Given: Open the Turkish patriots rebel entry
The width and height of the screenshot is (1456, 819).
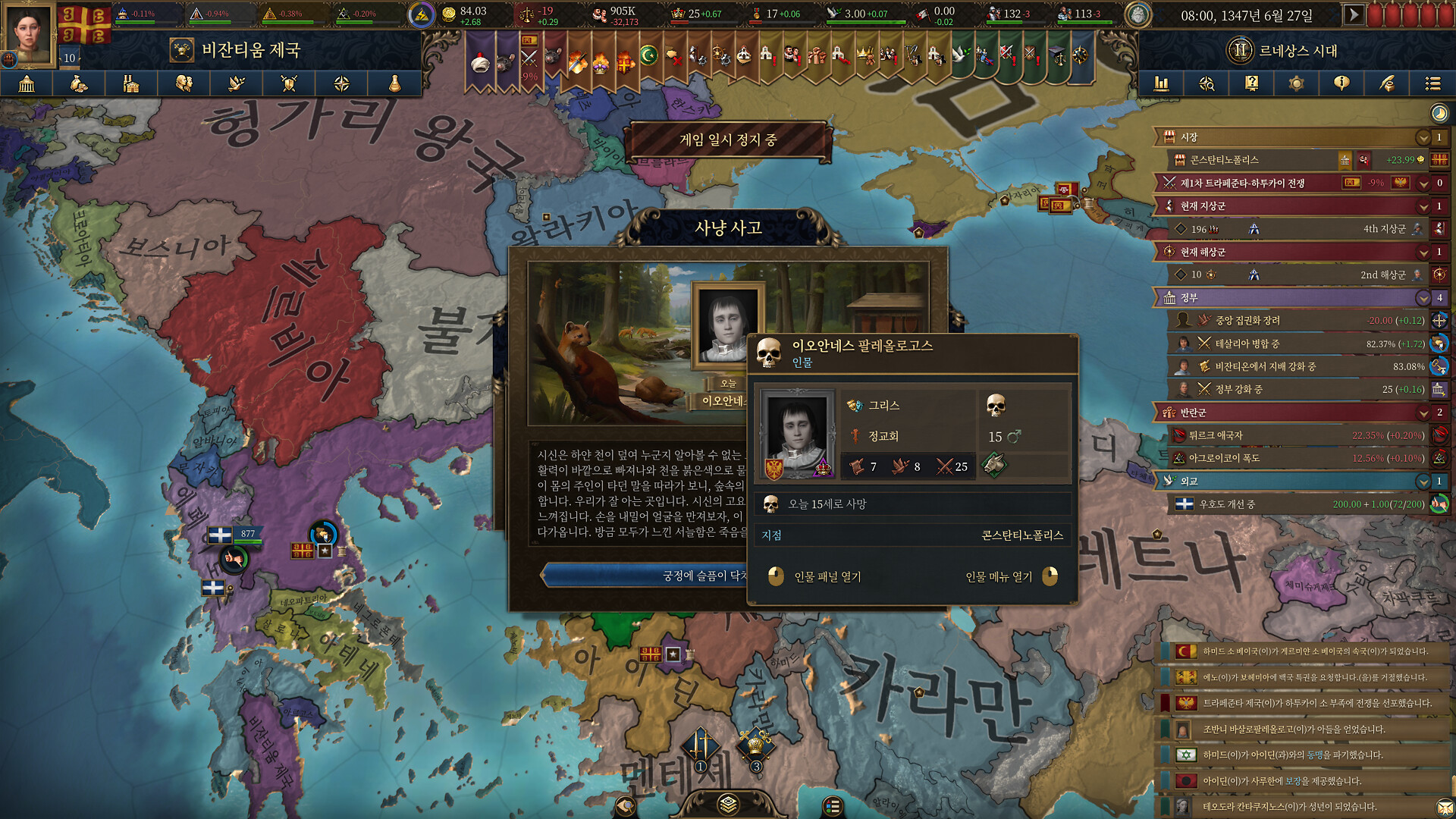Looking at the screenshot, I should [x=1289, y=435].
